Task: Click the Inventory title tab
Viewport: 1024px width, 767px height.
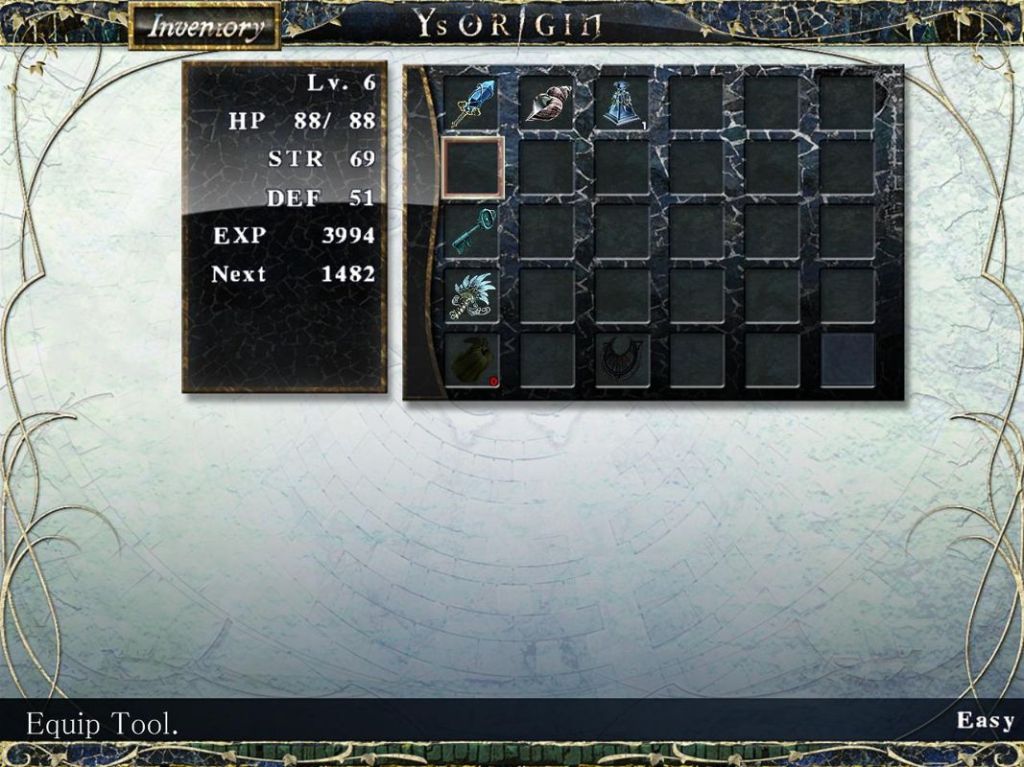Action: point(203,27)
